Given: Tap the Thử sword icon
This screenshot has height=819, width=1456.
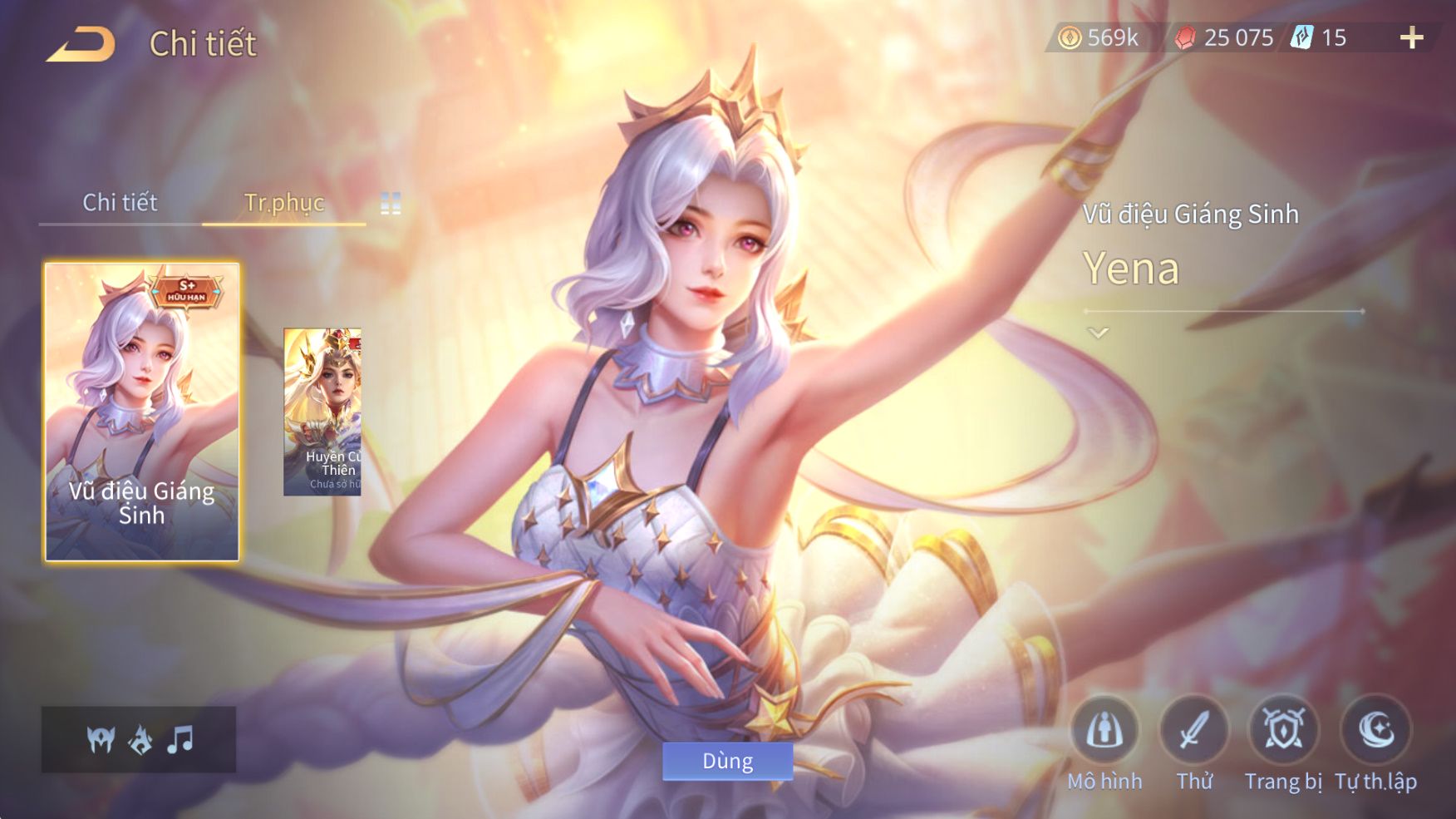Looking at the screenshot, I should [1194, 731].
